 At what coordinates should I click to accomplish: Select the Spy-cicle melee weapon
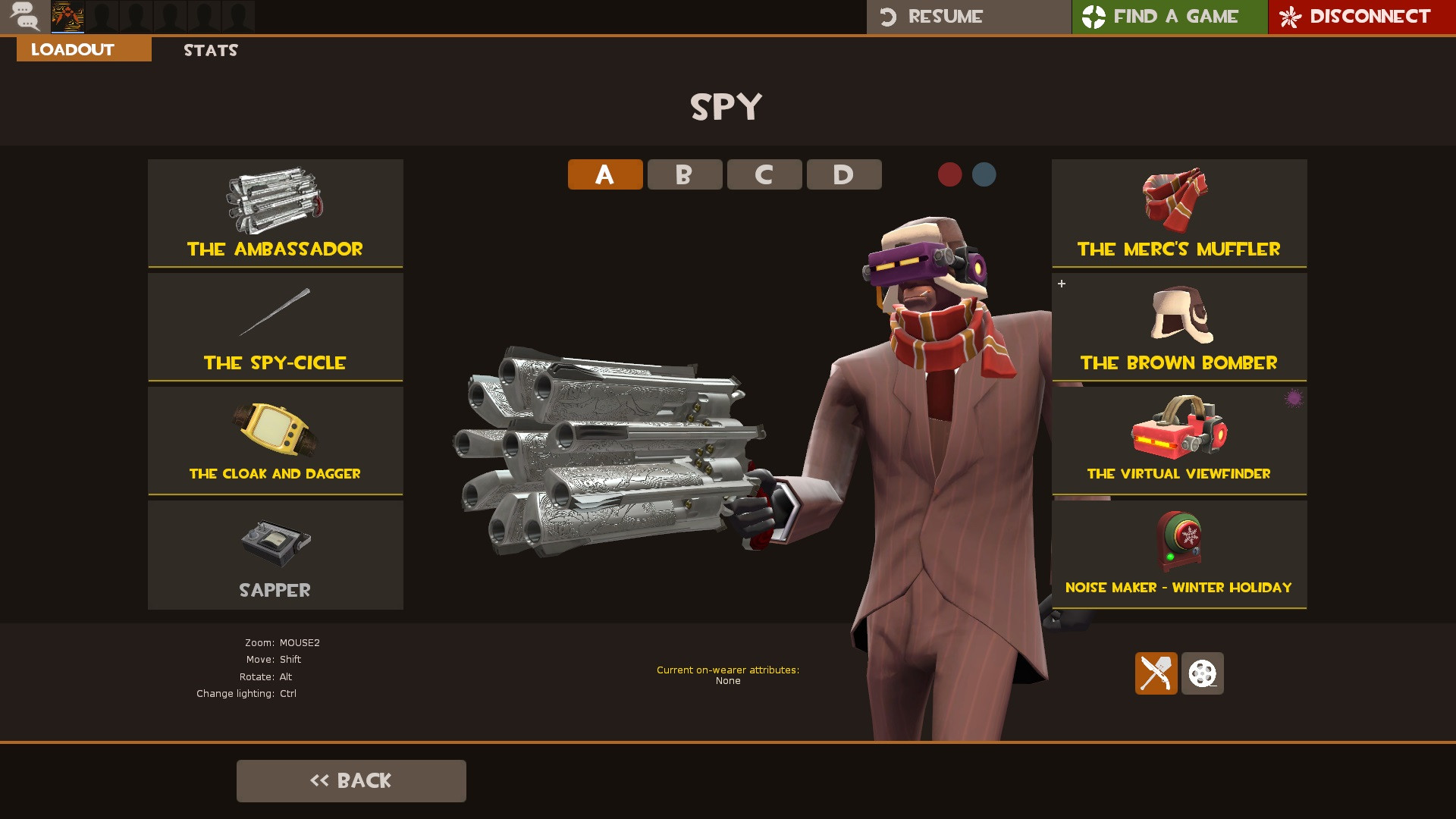click(x=275, y=326)
